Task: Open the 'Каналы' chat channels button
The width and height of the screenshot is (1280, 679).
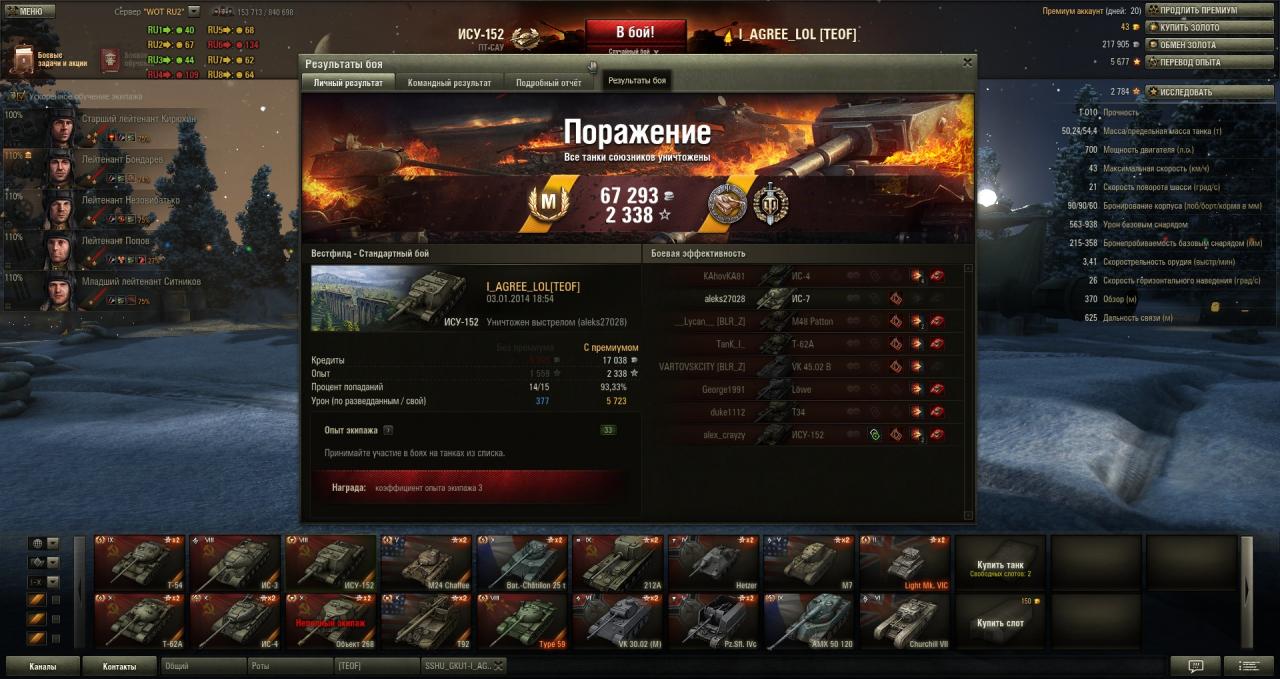Action: (42, 666)
